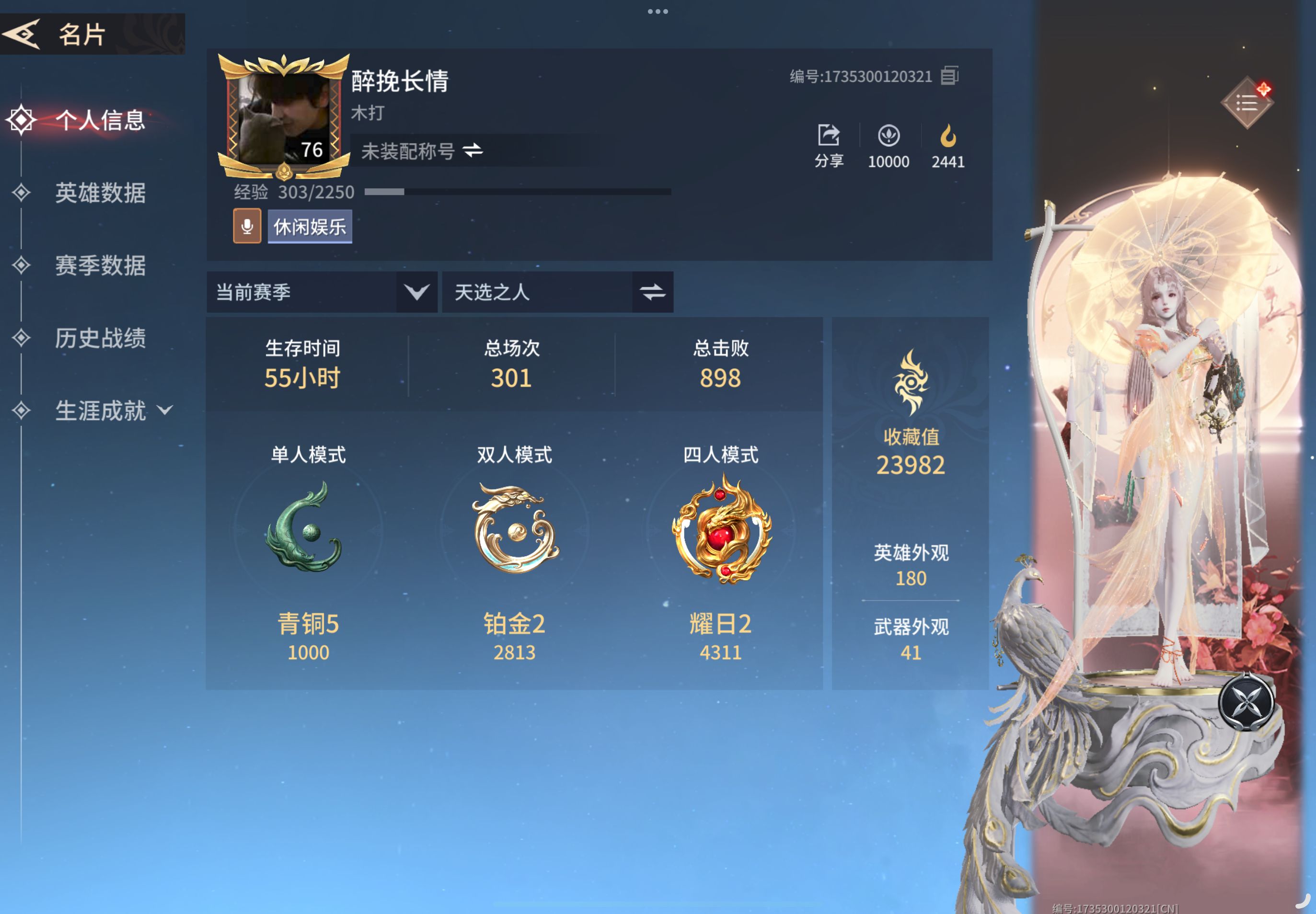Click the orange flame heat icon showing 2441

(948, 137)
